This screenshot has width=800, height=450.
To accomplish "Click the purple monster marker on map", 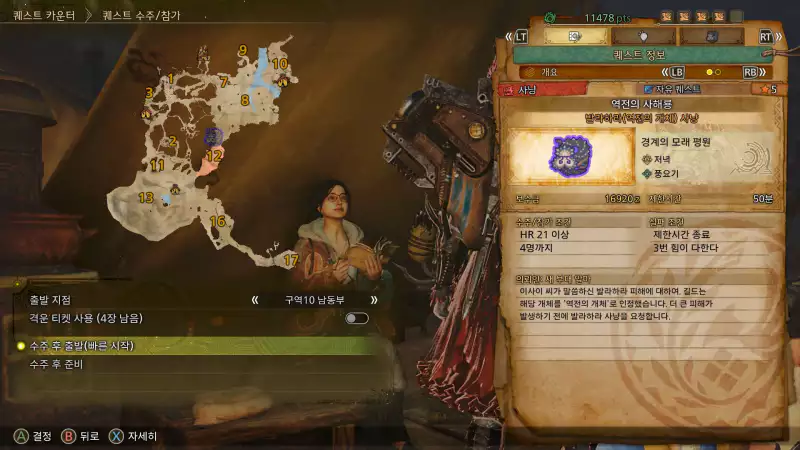I will pyautogui.click(x=213, y=135).
